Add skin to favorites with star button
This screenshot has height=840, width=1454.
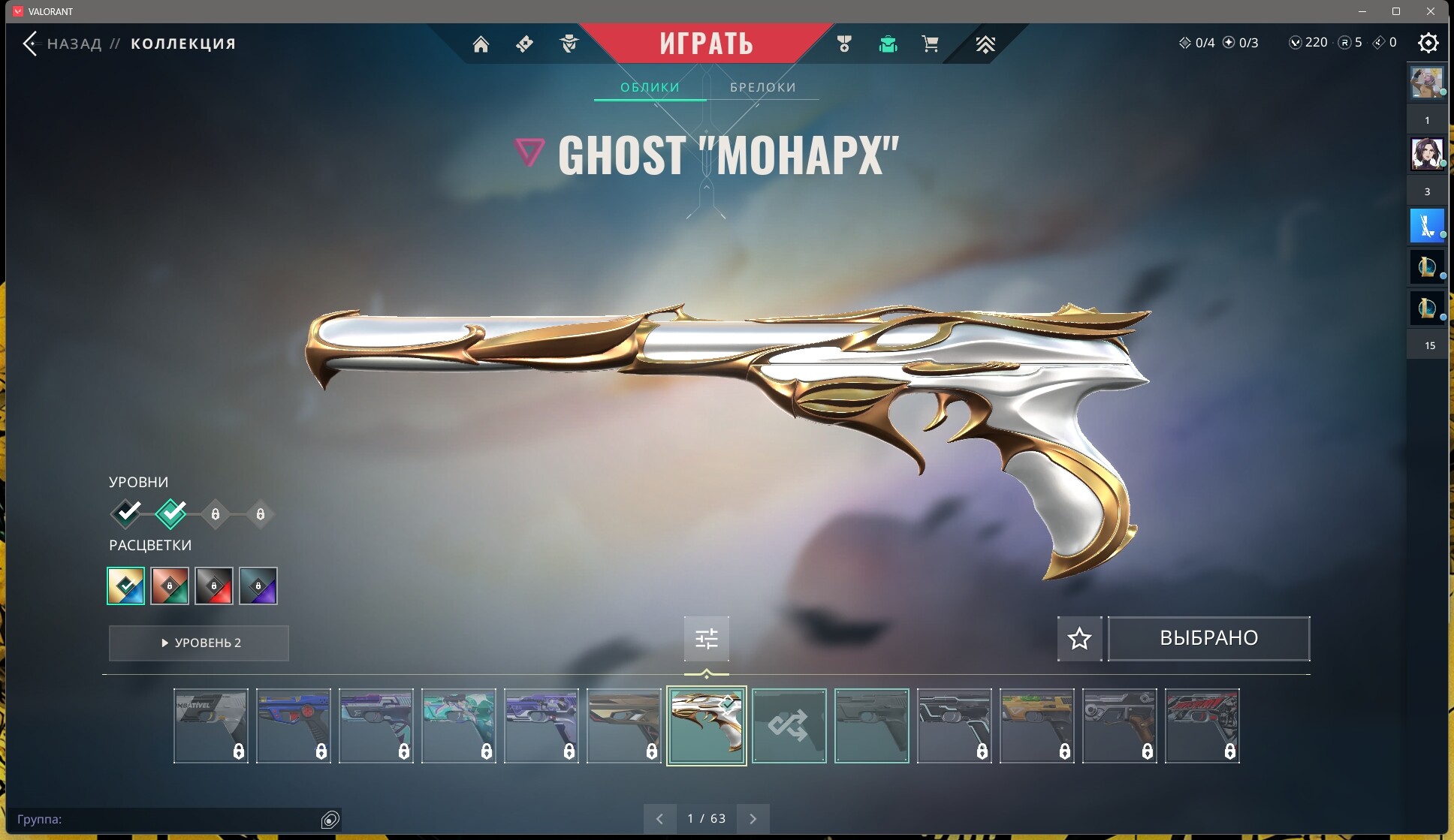tap(1079, 639)
